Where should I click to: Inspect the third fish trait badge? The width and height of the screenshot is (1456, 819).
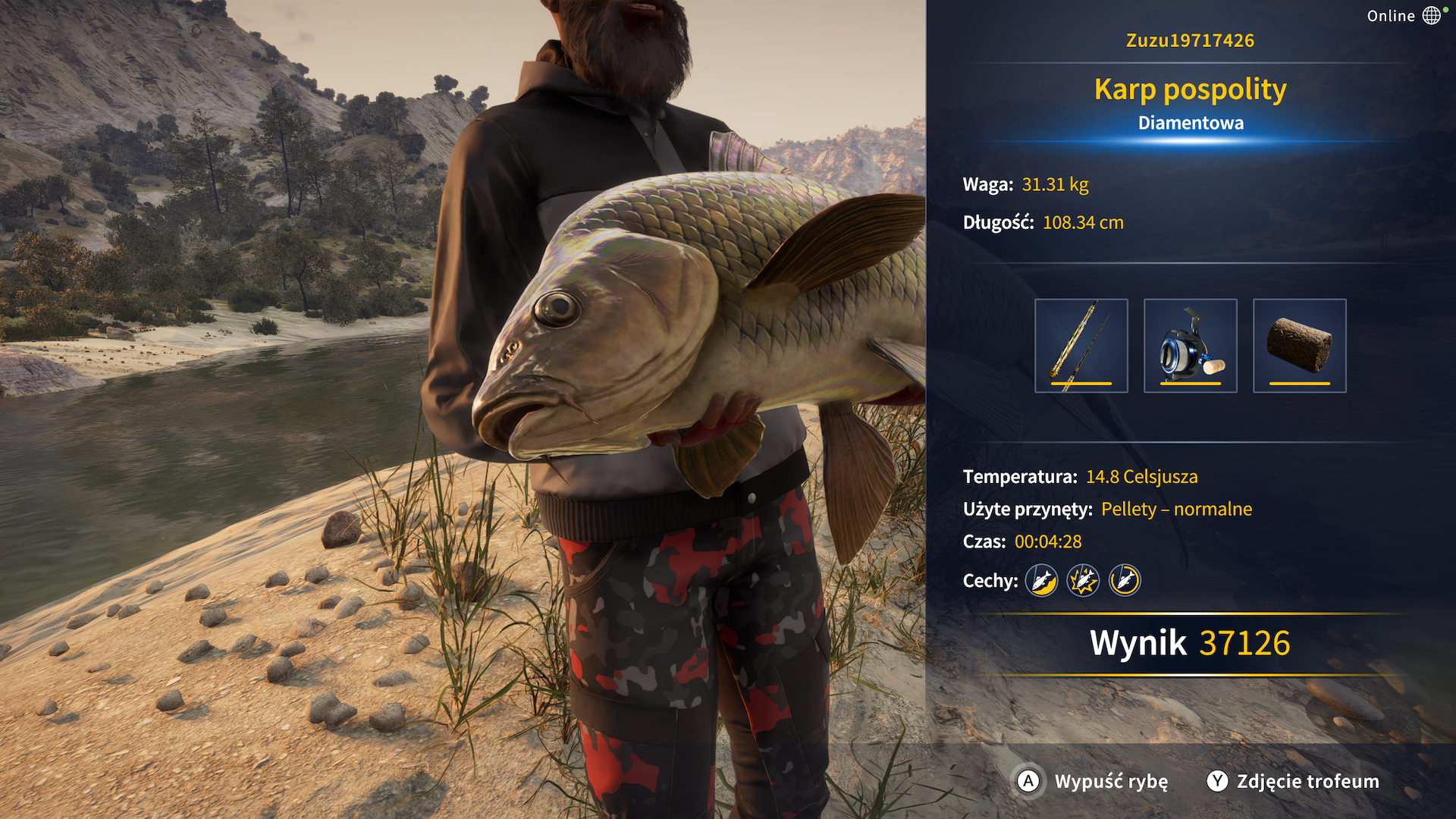pyautogui.click(x=1125, y=581)
